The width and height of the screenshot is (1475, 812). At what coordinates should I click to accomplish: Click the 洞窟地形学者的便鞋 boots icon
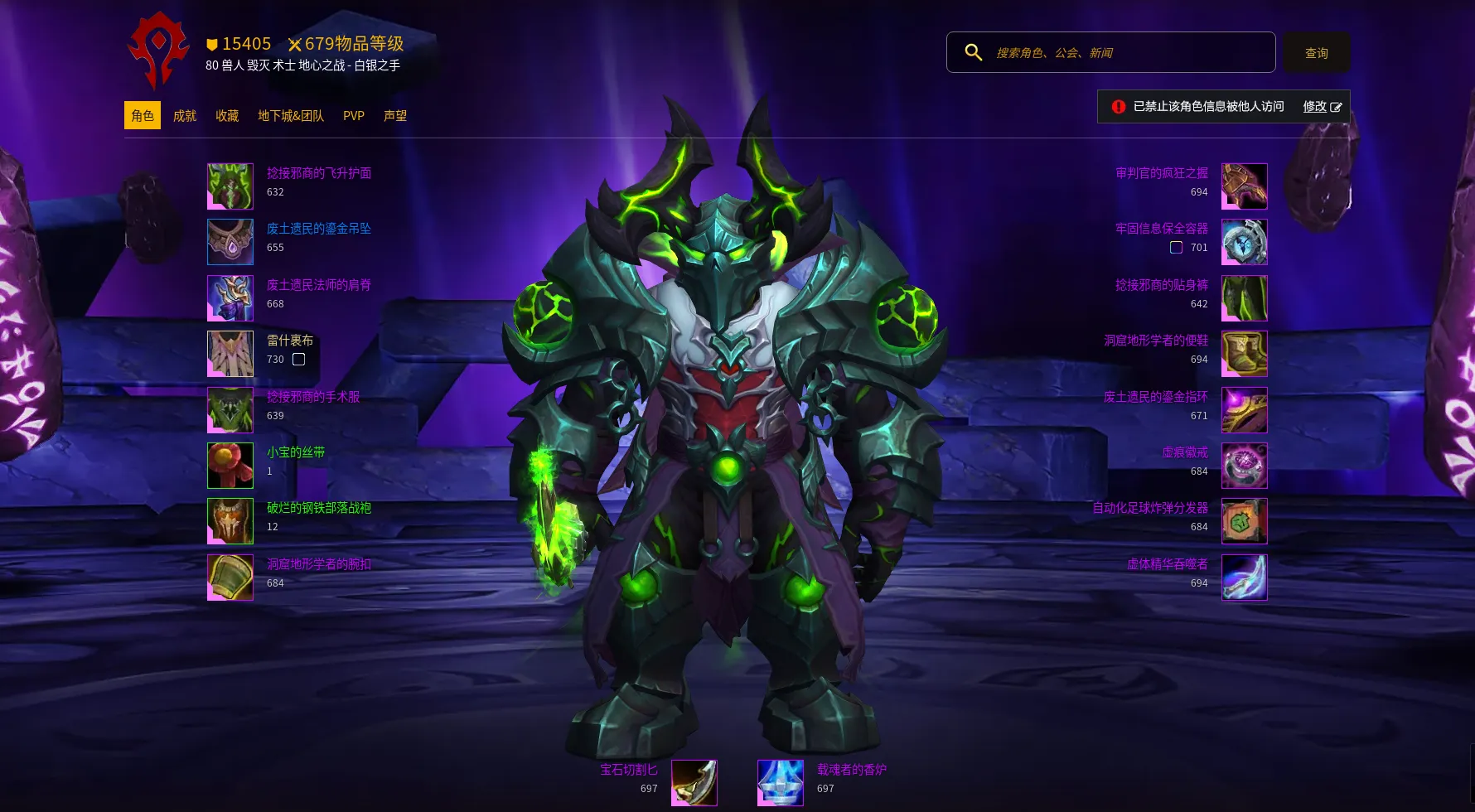point(1244,354)
